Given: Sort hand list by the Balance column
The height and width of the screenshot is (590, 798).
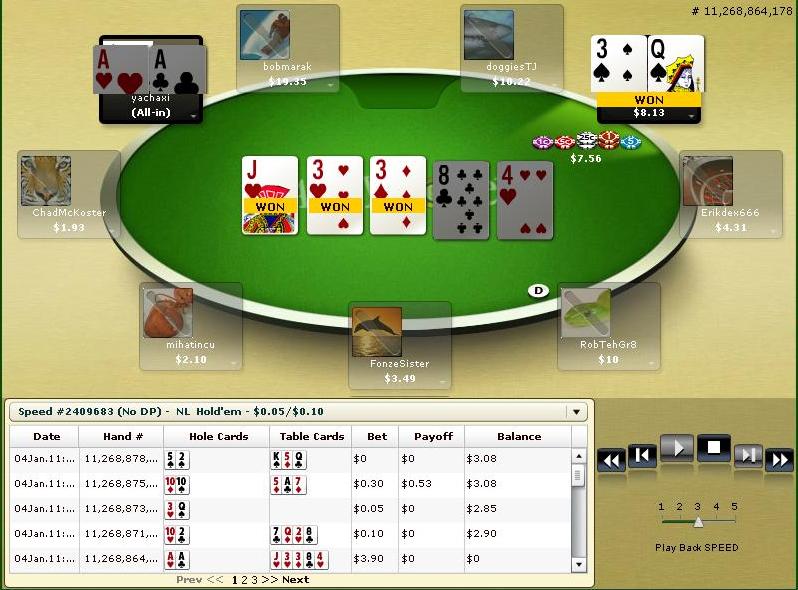Looking at the screenshot, I should tap(519, 436).
